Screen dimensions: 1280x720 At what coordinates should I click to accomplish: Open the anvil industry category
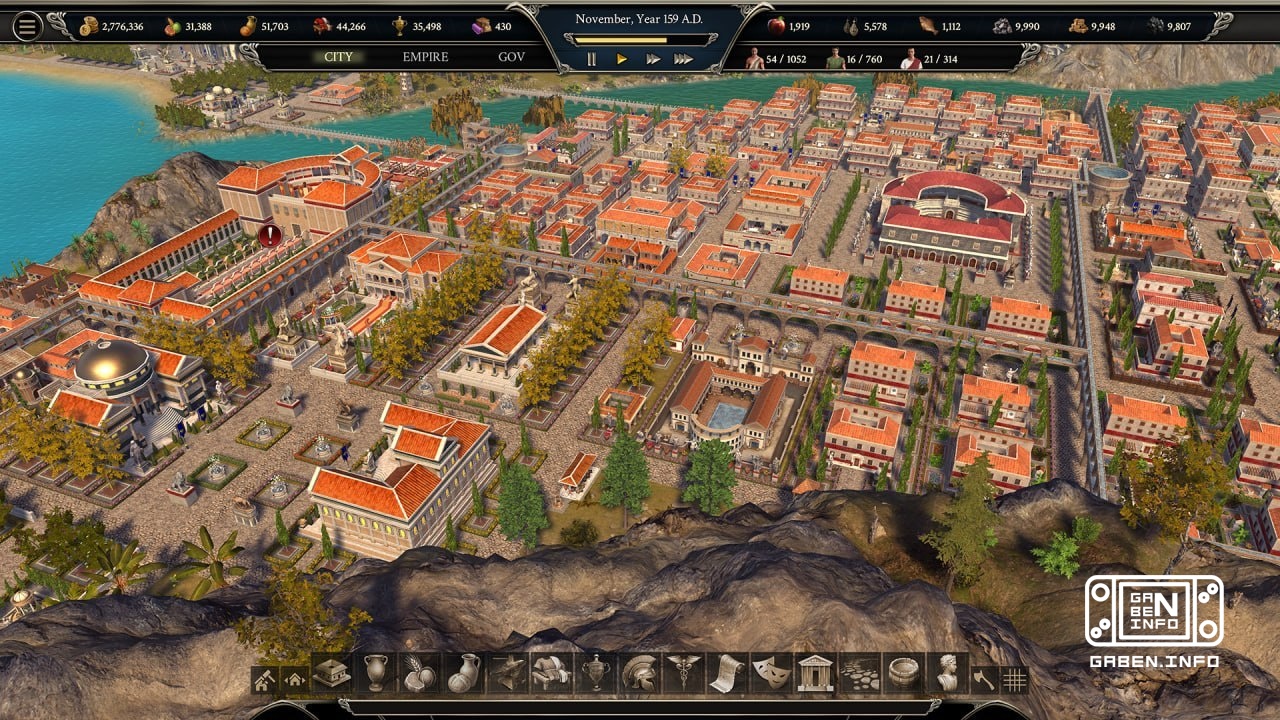[507, 677]
